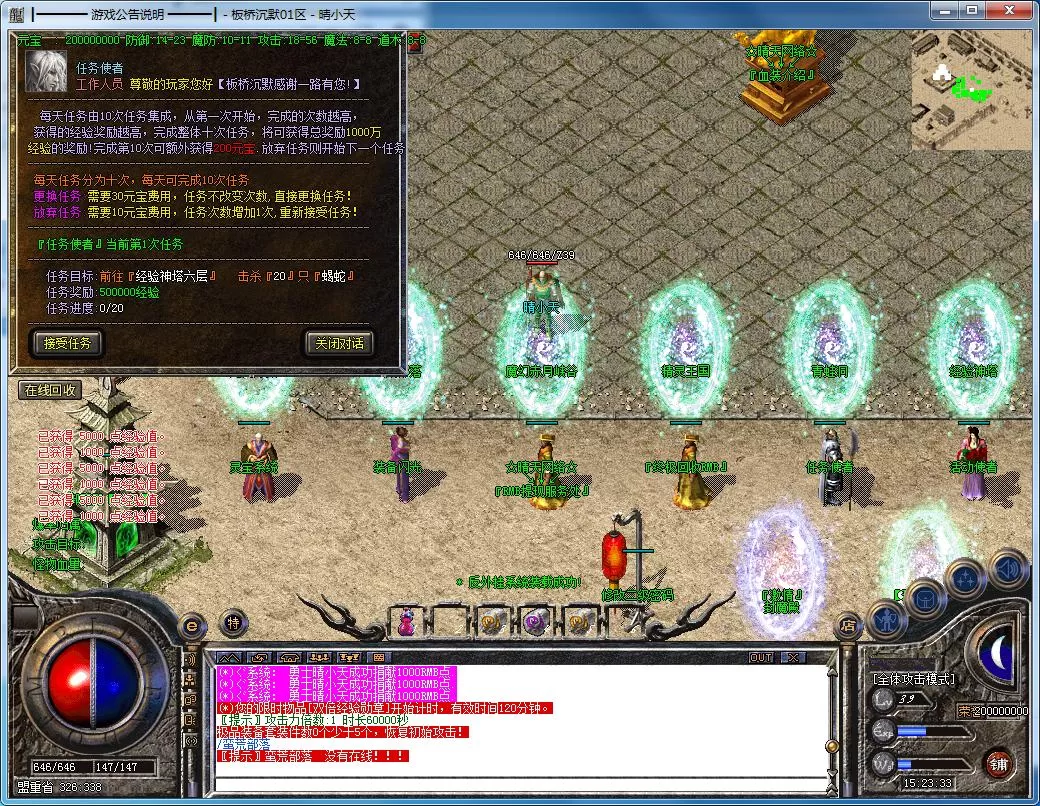The width and height of the screenshot is (1040, 806).
Task: Close the chat panel with the X button
Action: click(792, 657)
